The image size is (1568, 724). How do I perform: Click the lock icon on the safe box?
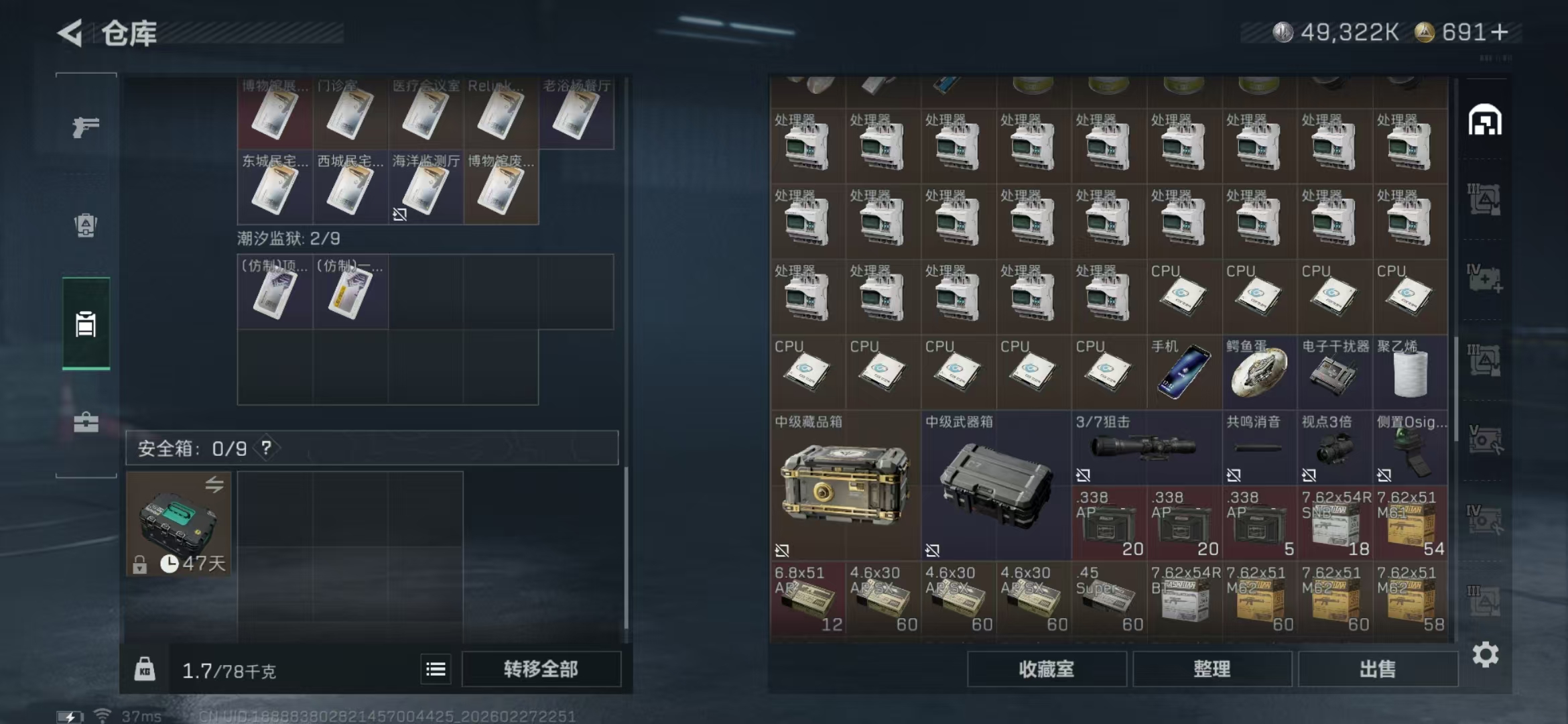click(x=139, y=563)
